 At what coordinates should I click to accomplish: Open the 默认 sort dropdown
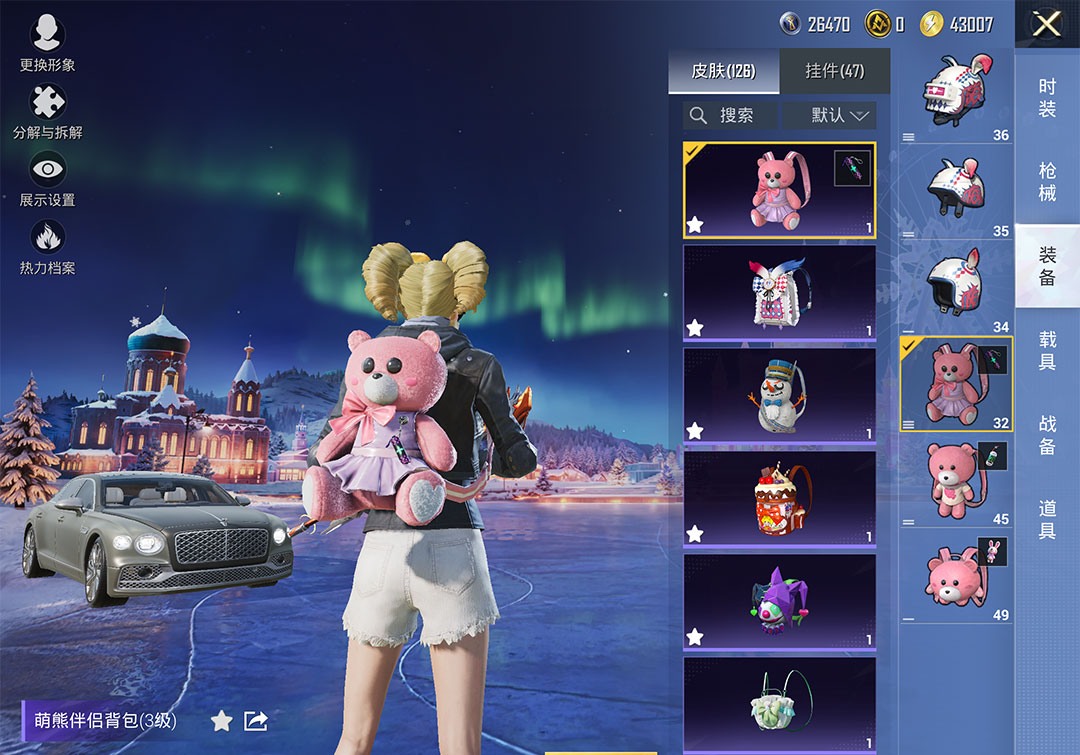[830, 115]
